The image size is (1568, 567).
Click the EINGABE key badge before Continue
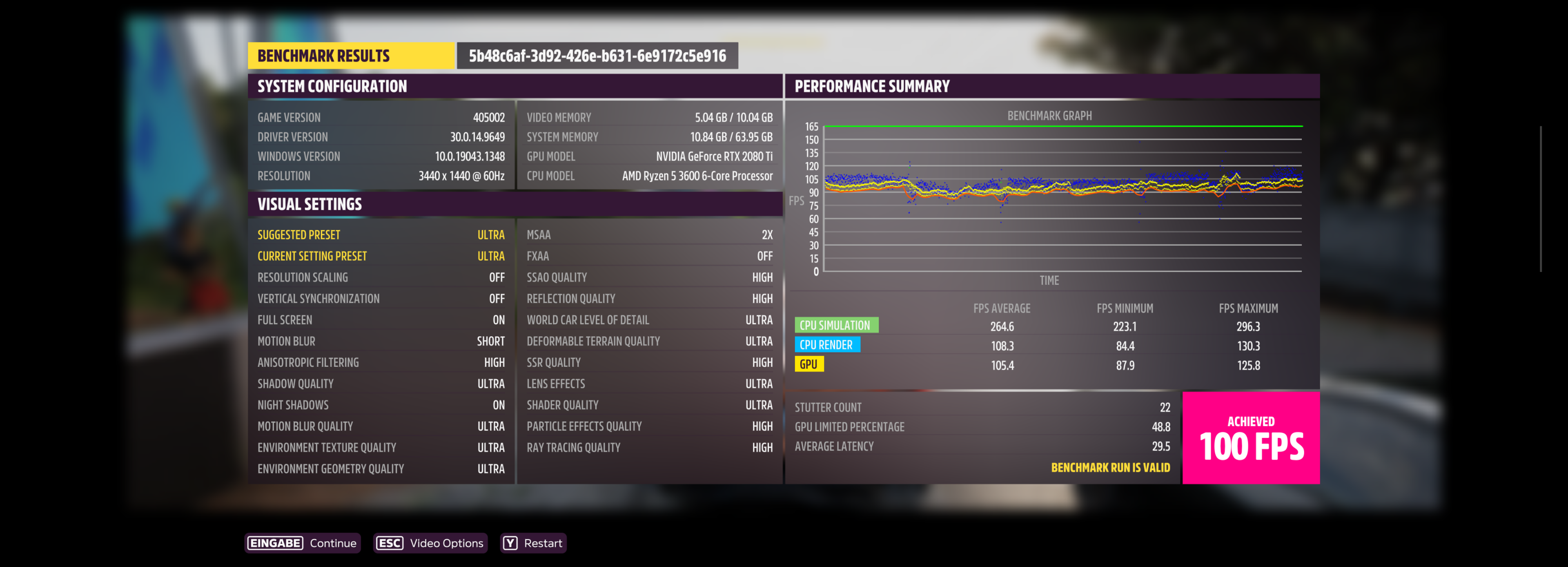[x=275, y=542]
